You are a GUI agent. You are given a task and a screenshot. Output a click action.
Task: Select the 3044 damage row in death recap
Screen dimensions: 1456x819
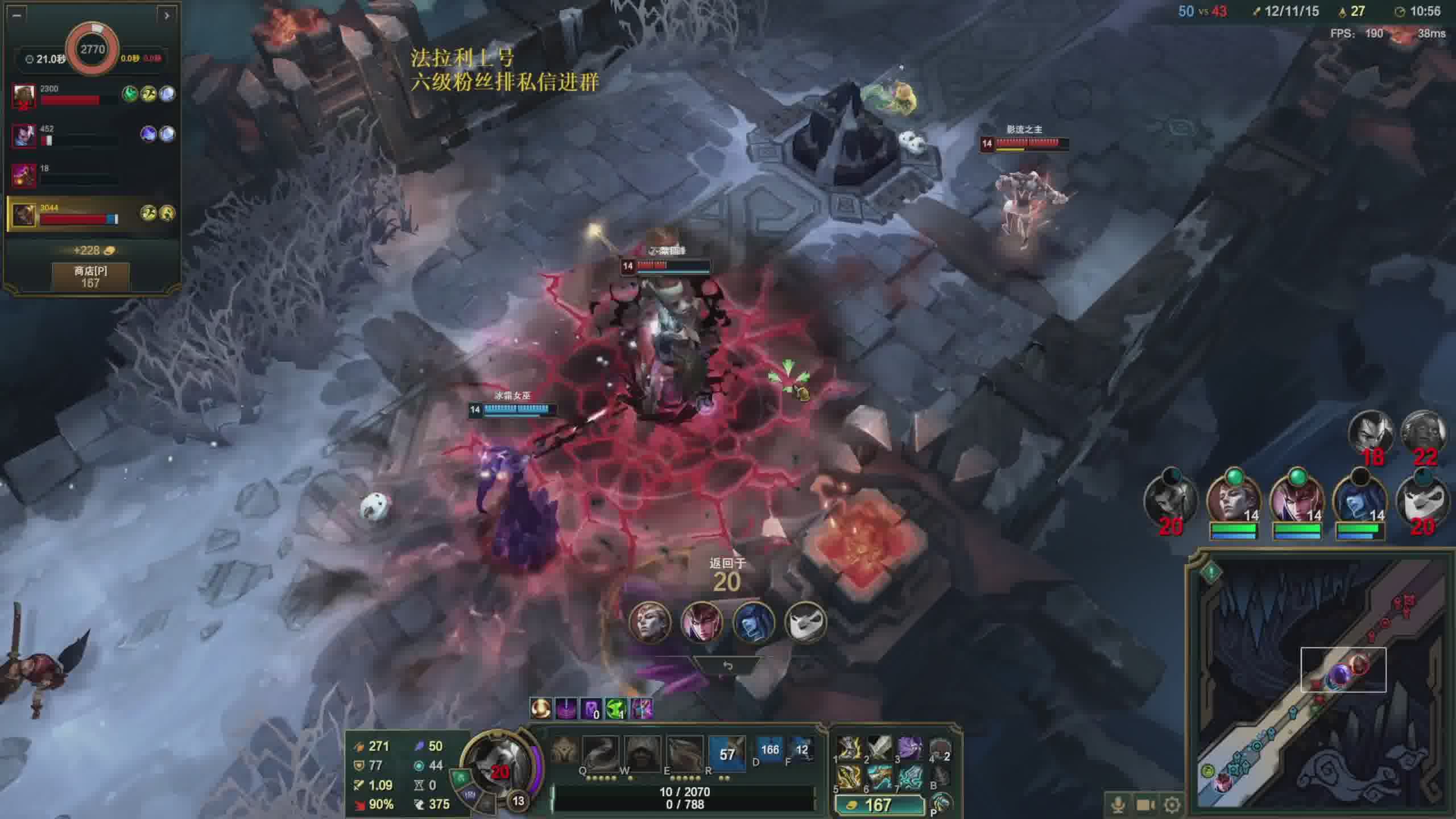91,213
